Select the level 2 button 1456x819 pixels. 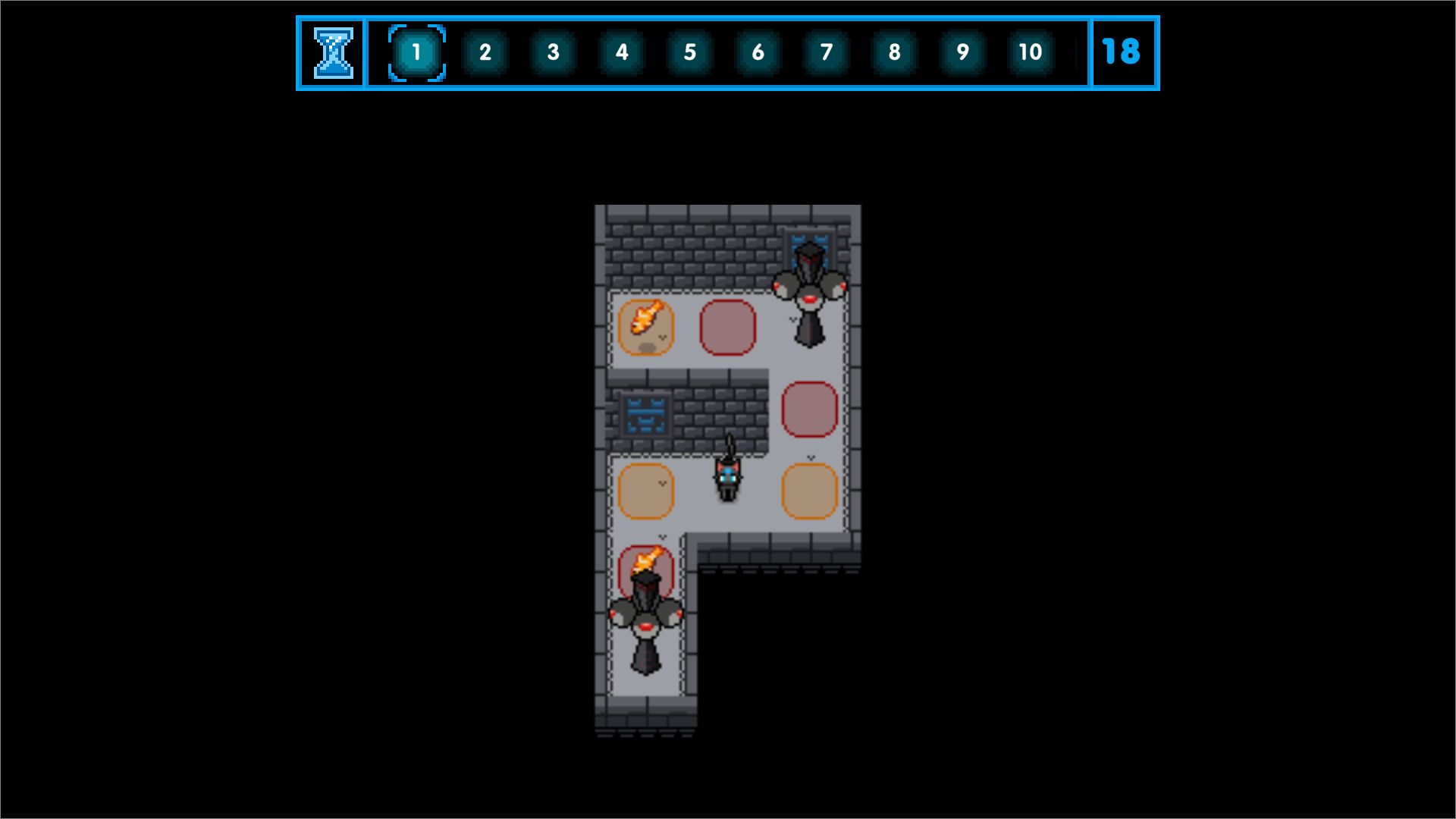click(x=484, y=52)
